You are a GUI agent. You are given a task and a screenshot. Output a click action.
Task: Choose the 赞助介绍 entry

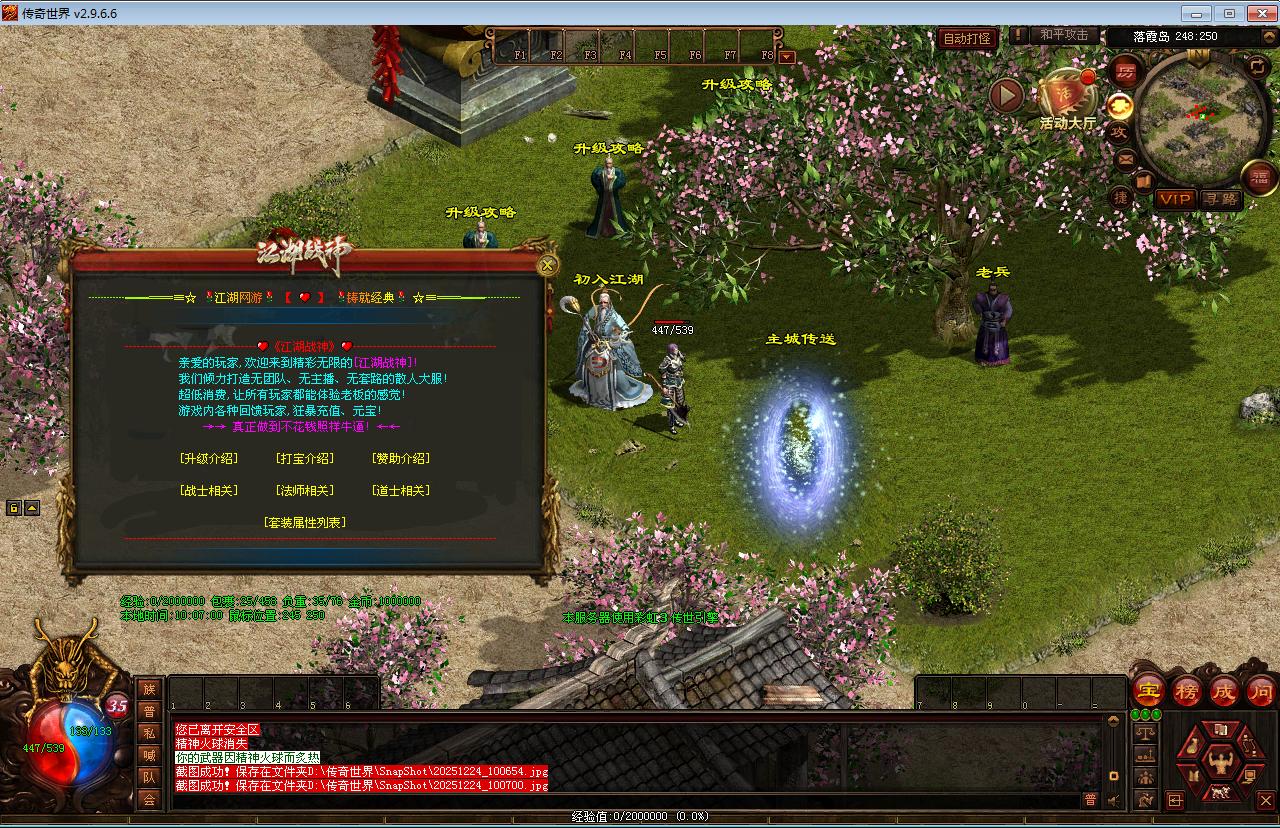coord(400,459)
